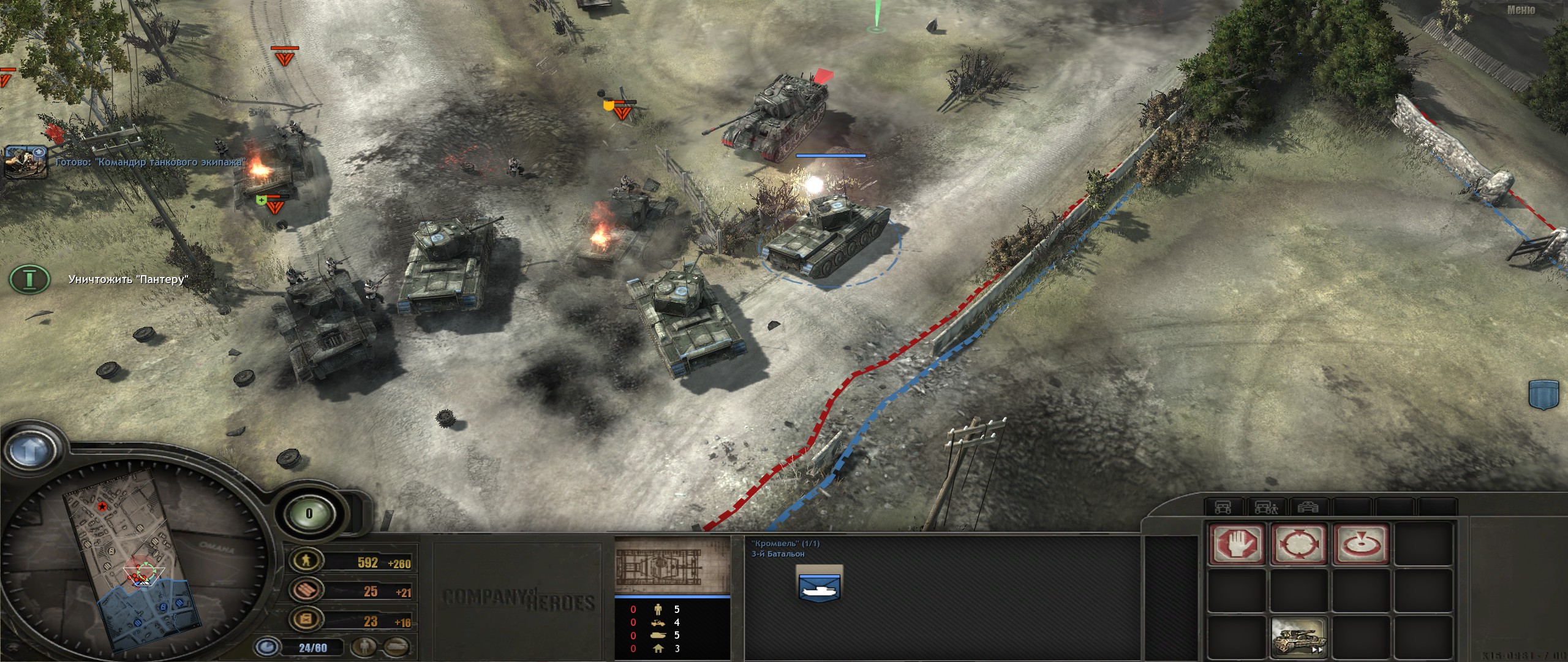The width and height of the screenshot is (1568, 662).
Task: Click the blue population clock icon
Action: pyautogui.click(x=267, y=647)
